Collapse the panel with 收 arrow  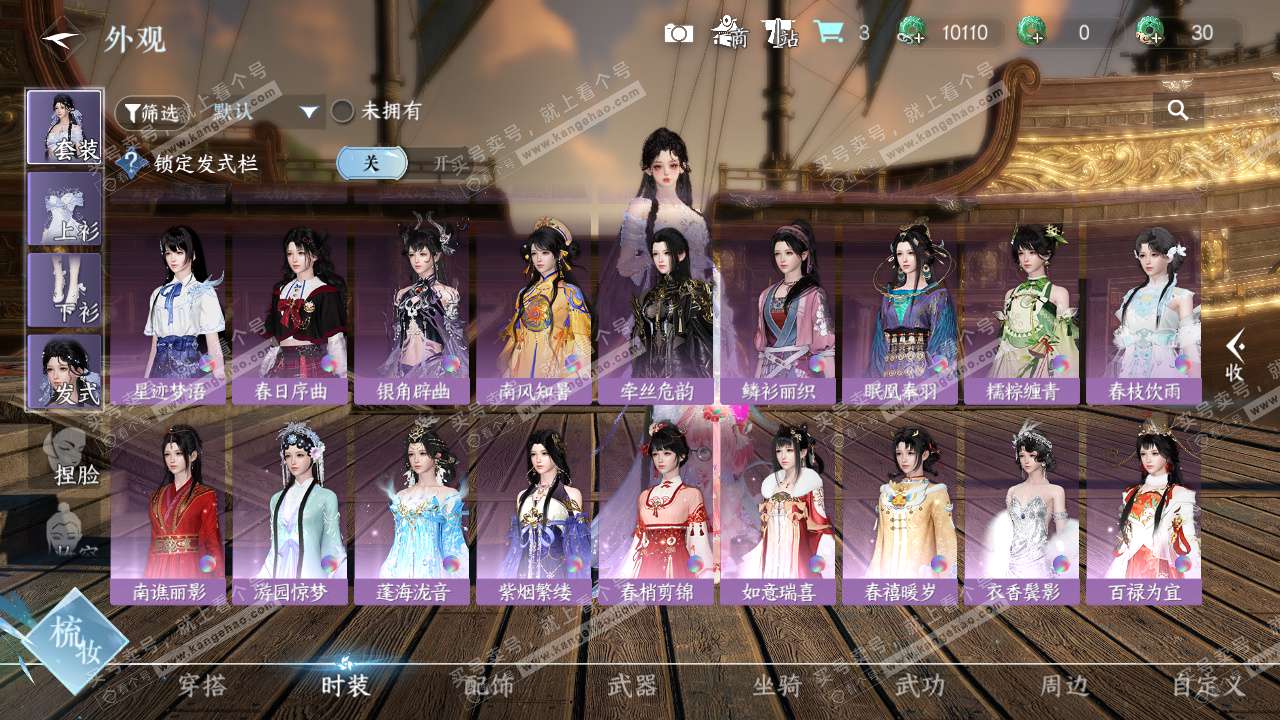1235,355
